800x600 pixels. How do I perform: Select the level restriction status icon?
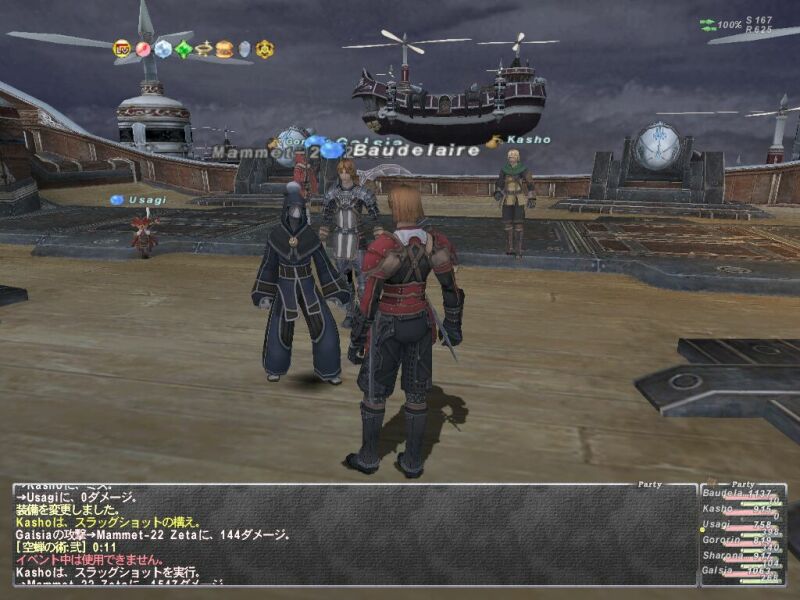(x=122, y=48)
